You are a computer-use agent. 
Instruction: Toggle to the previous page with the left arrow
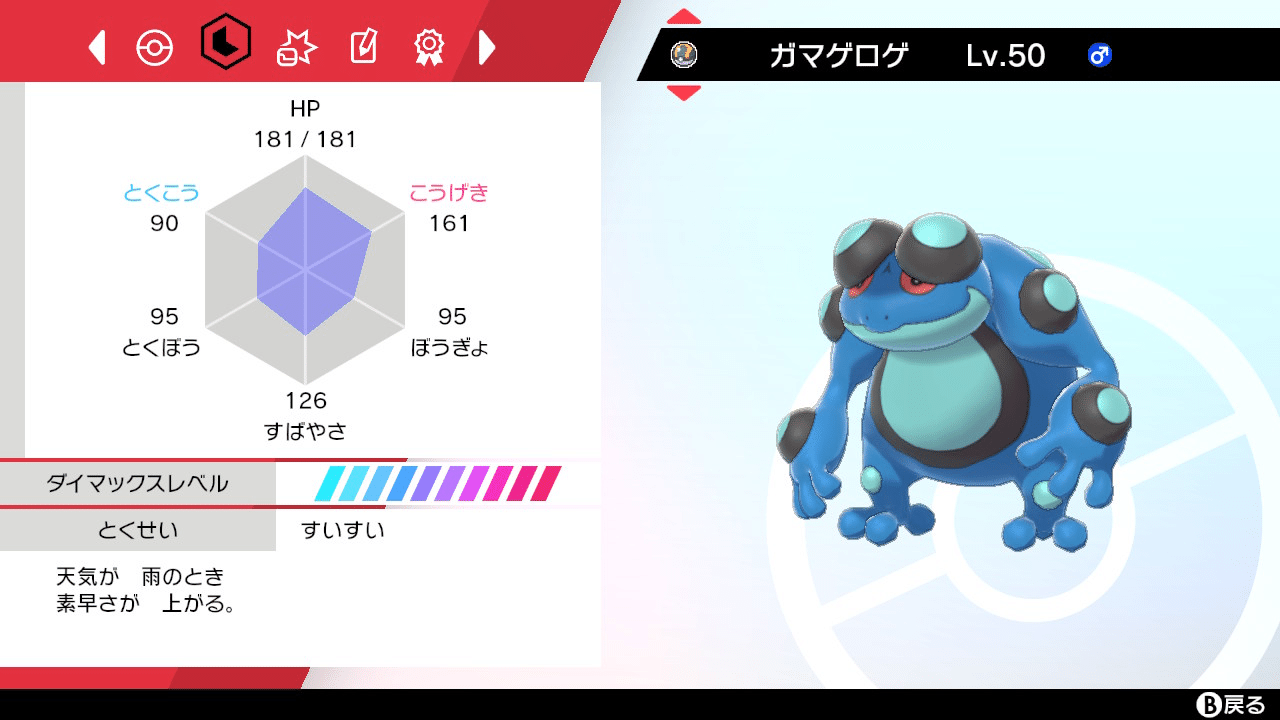97,45
